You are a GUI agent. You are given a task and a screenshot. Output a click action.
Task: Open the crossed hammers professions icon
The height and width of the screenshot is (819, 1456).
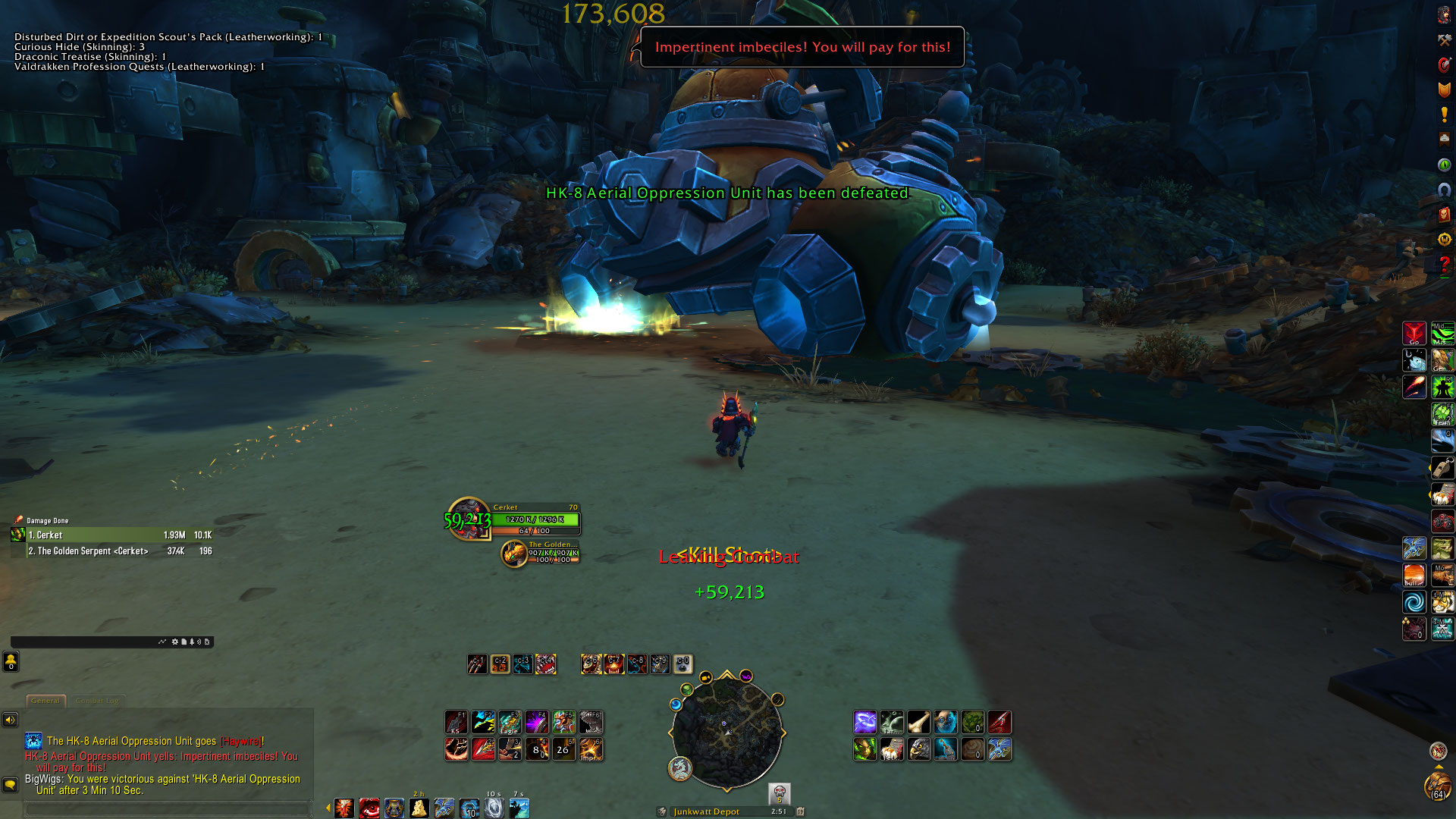point(1444,40)
